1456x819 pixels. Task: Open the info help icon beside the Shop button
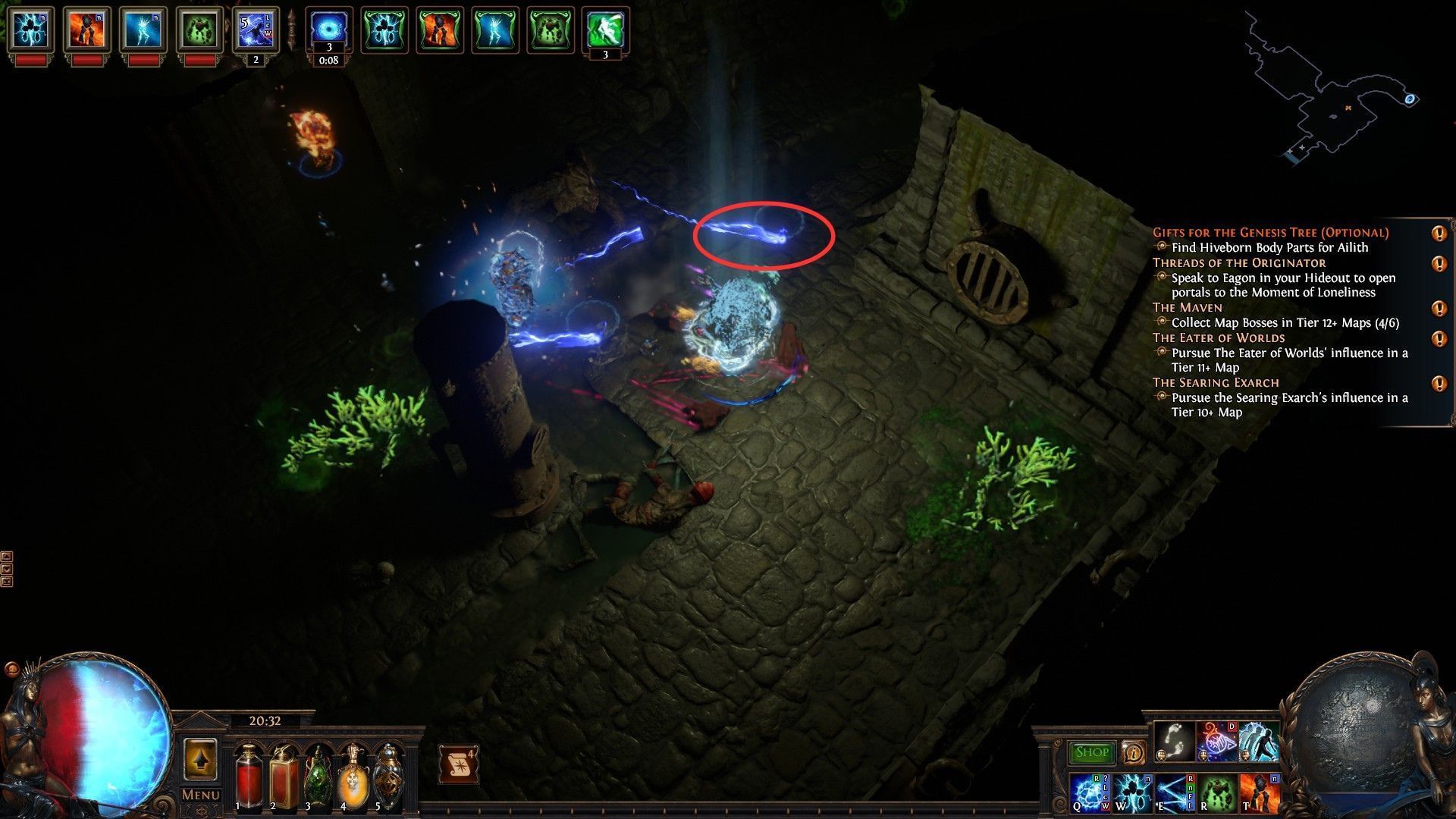(1133, 753)
